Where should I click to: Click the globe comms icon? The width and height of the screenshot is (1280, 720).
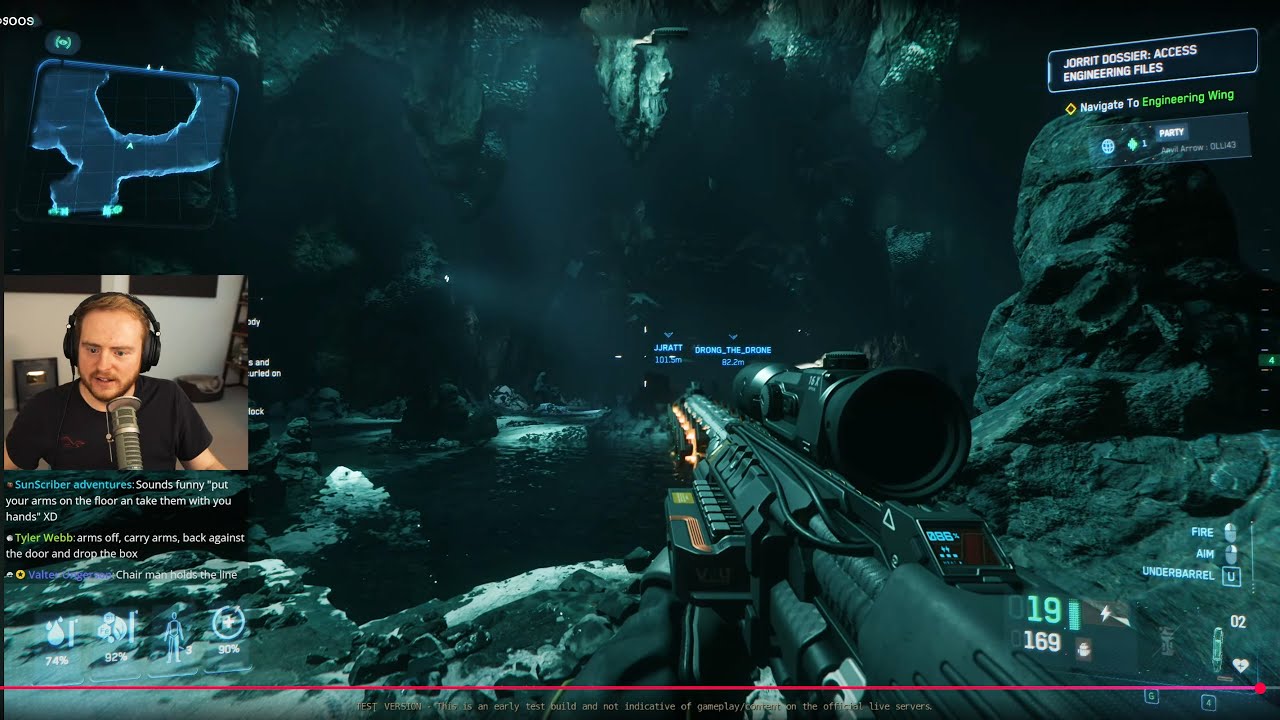[x=1108, y=146]
